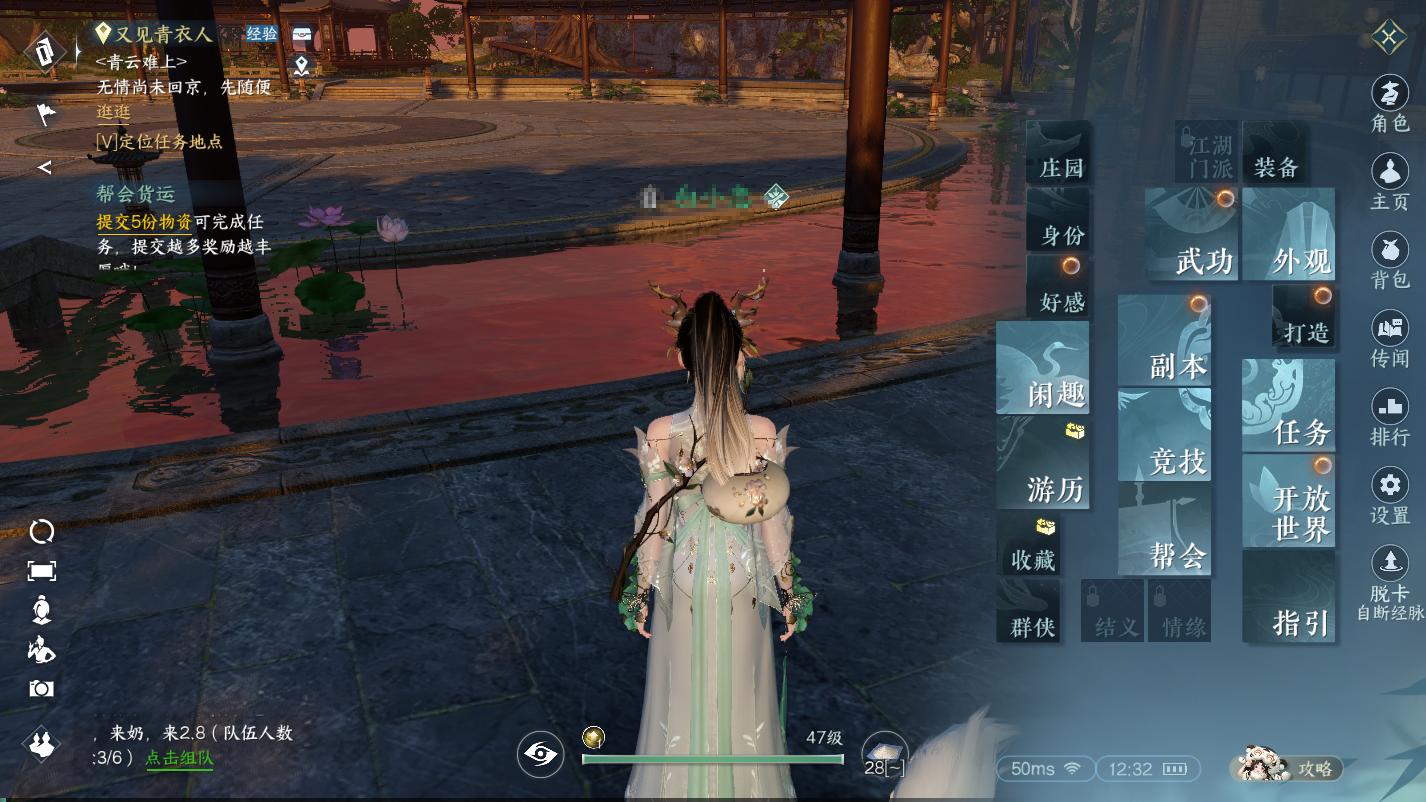Choose the 外观 appearance tile

click(x=1289, y=236)
